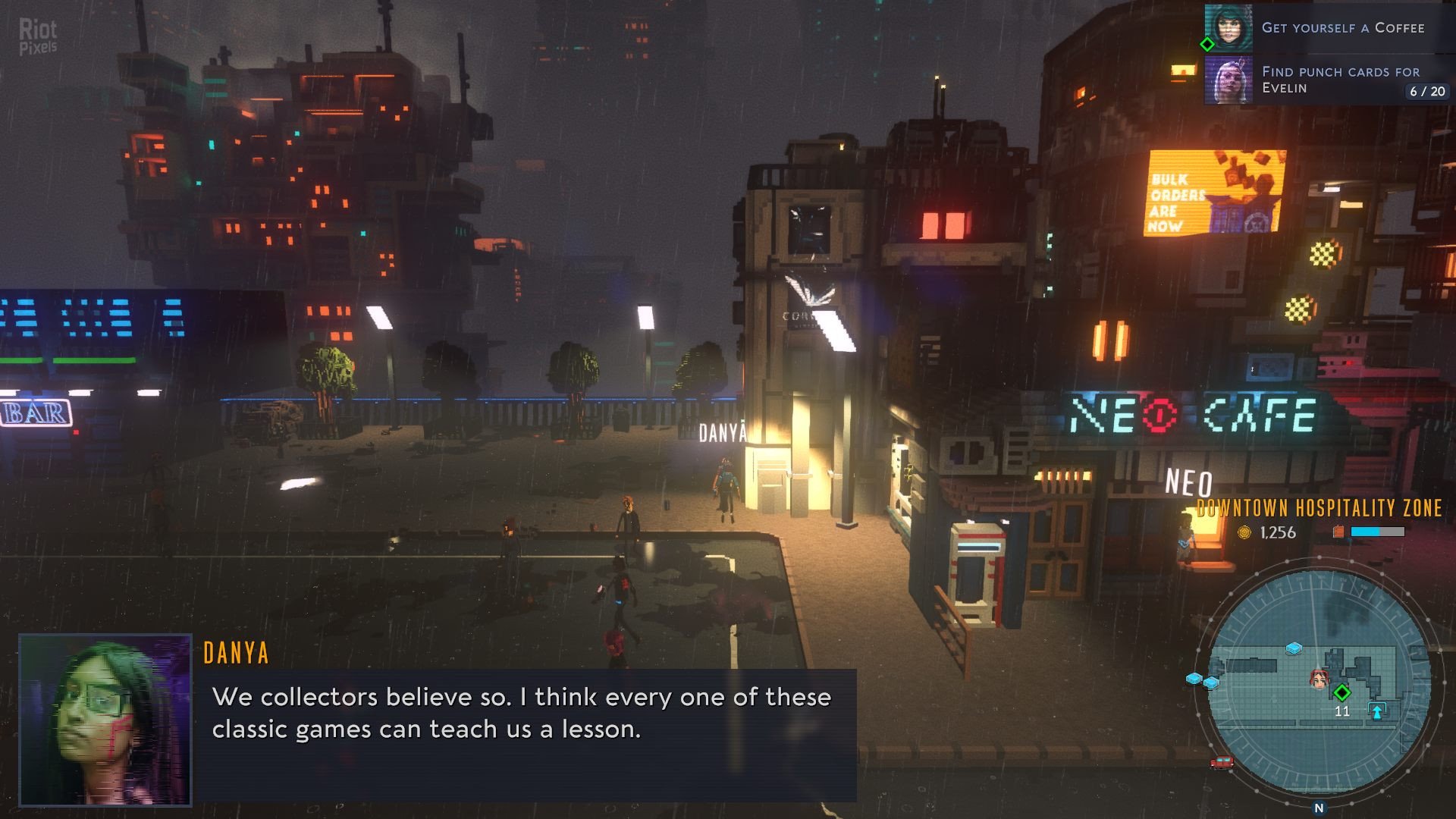Viewport: 1456px width, 819px height.
Task: Click the red car icon on minimap edge
Action: pos(1221,763)
